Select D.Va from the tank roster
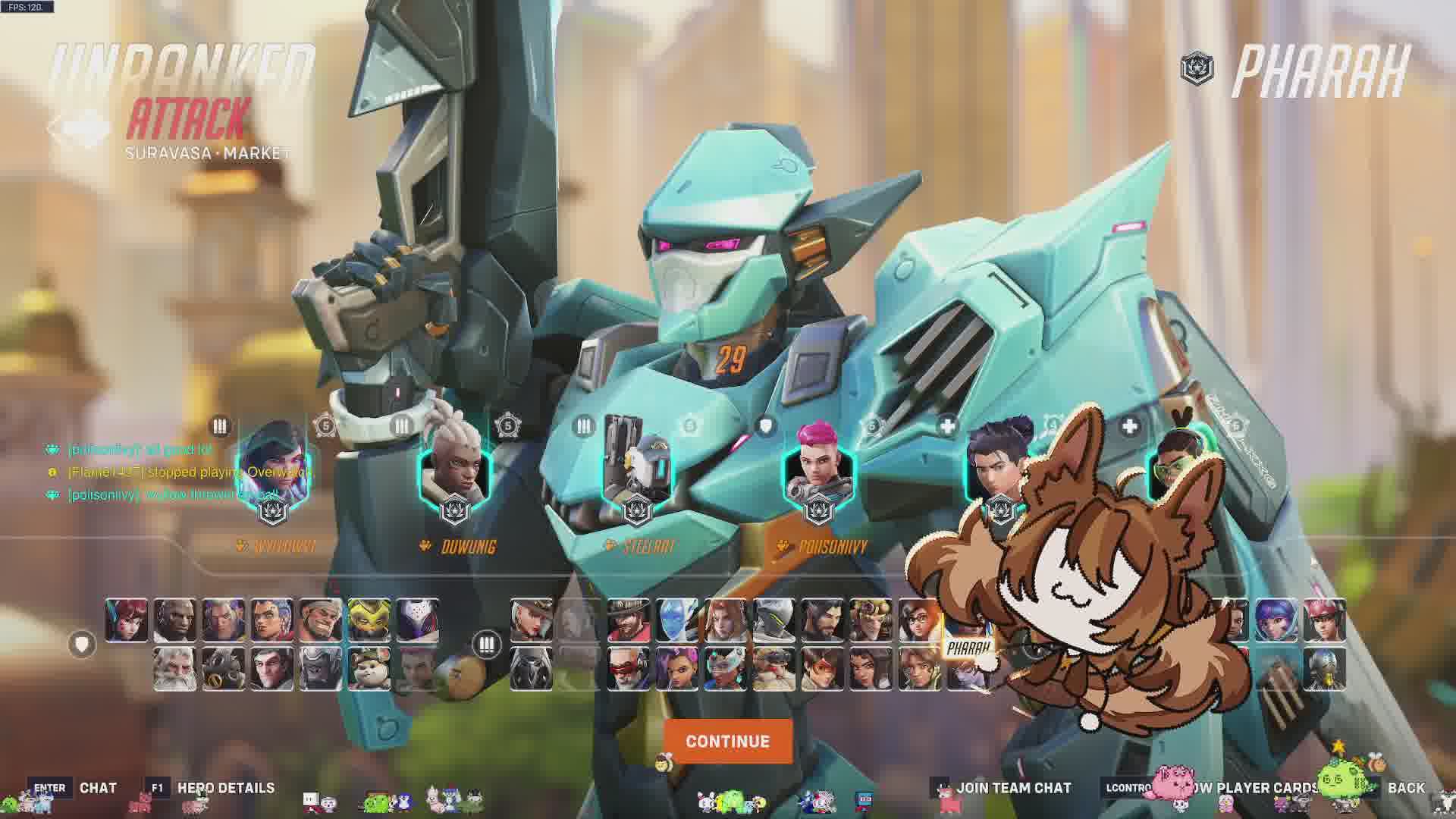 point(127,620)
